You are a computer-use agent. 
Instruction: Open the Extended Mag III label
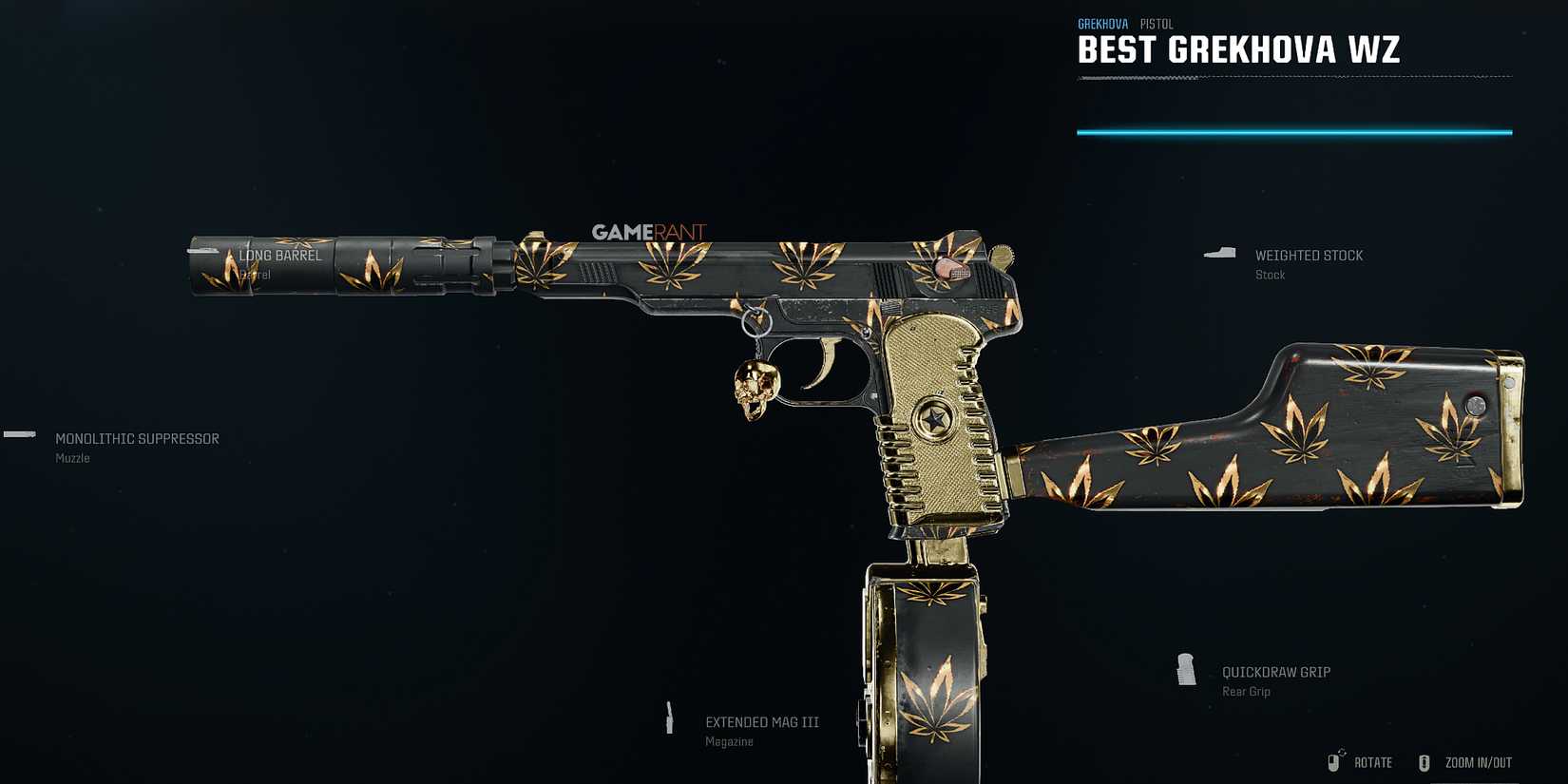pyautogui.click(x=761, y=721)
